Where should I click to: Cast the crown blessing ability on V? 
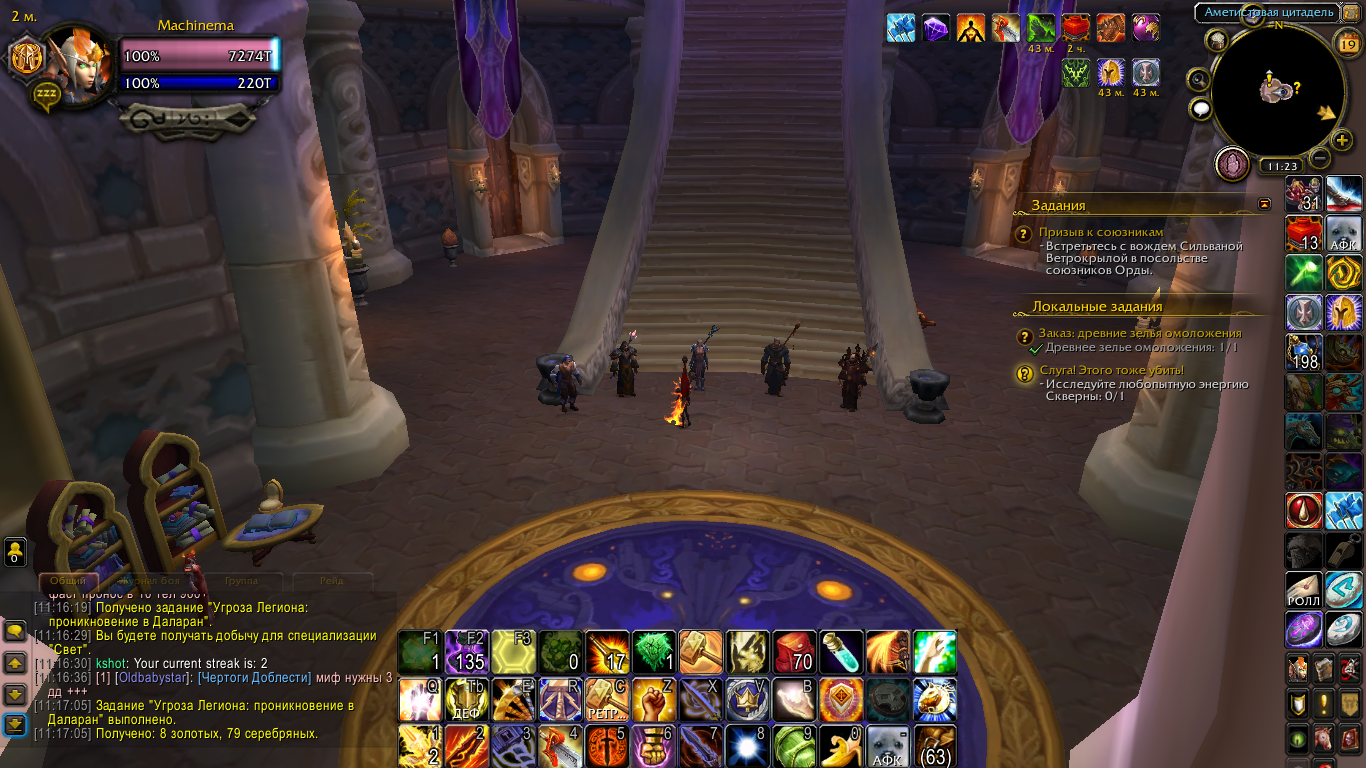click(747, 699)
